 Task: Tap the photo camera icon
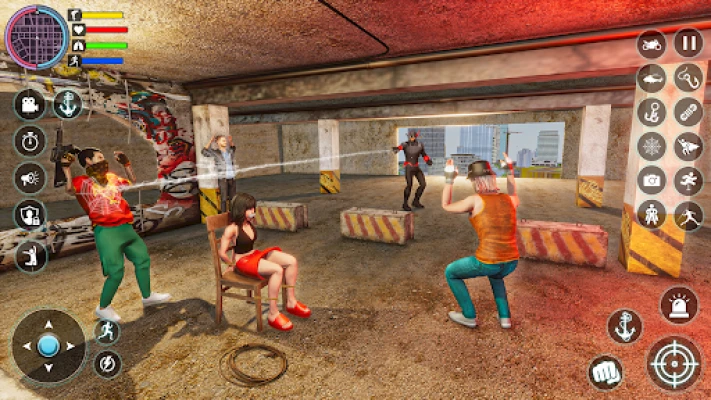651,180
